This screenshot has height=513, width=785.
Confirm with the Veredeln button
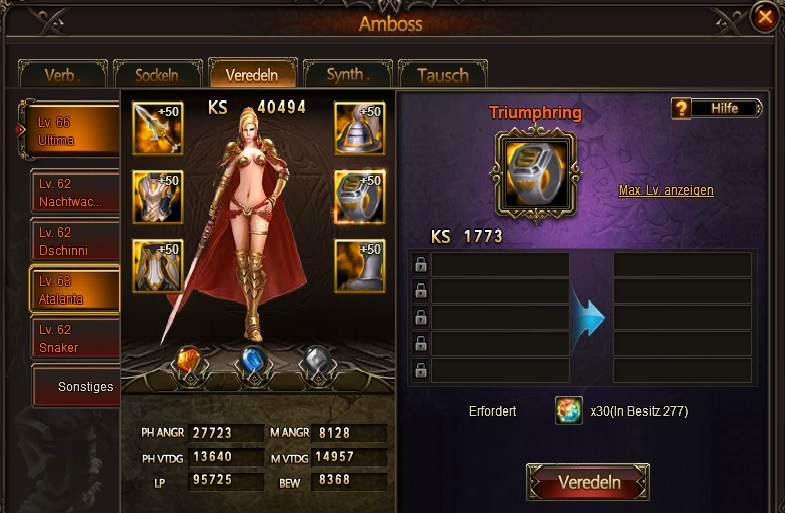pos(588,482)
